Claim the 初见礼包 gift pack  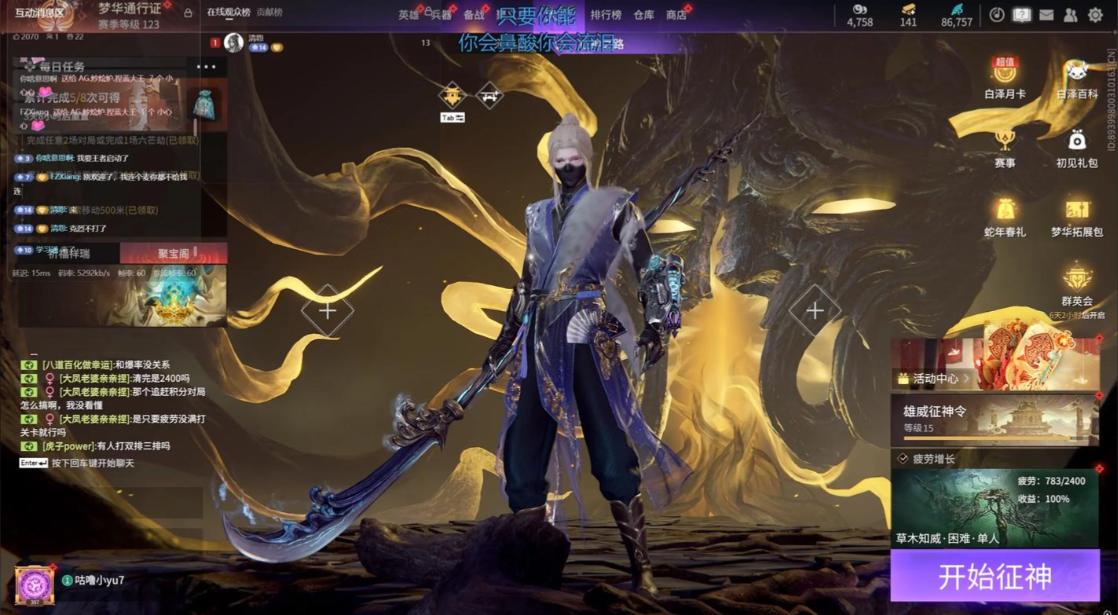(1077, 146)
